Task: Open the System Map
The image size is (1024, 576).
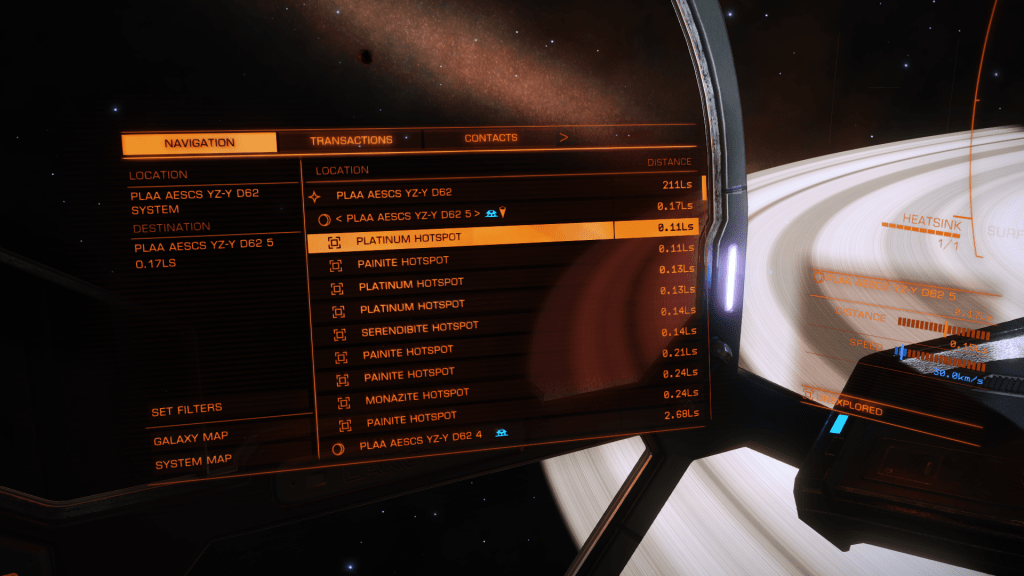Action: (192, 462)
